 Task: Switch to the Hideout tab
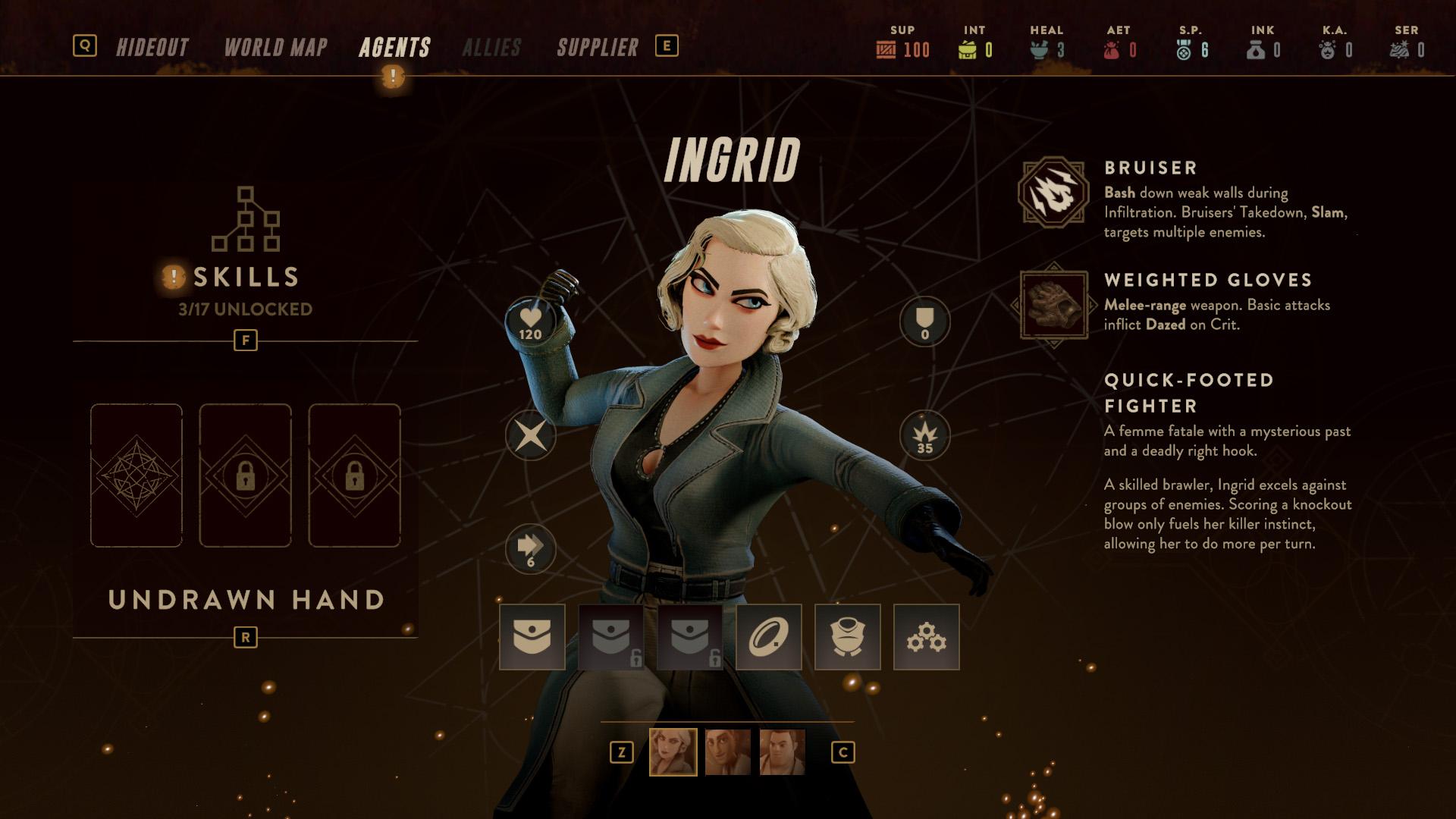coord(152,48)
